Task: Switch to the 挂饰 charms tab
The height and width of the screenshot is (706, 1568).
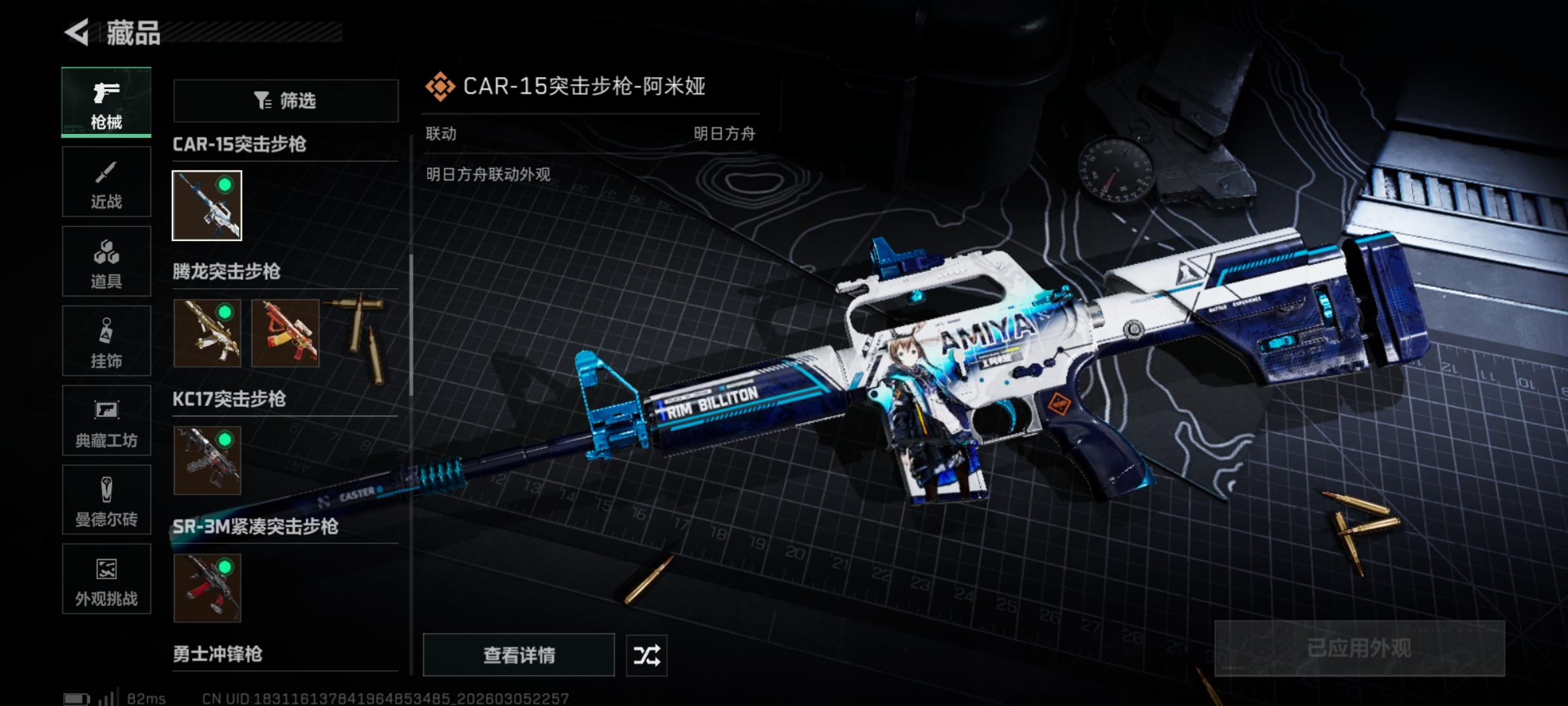Action: 106,341
